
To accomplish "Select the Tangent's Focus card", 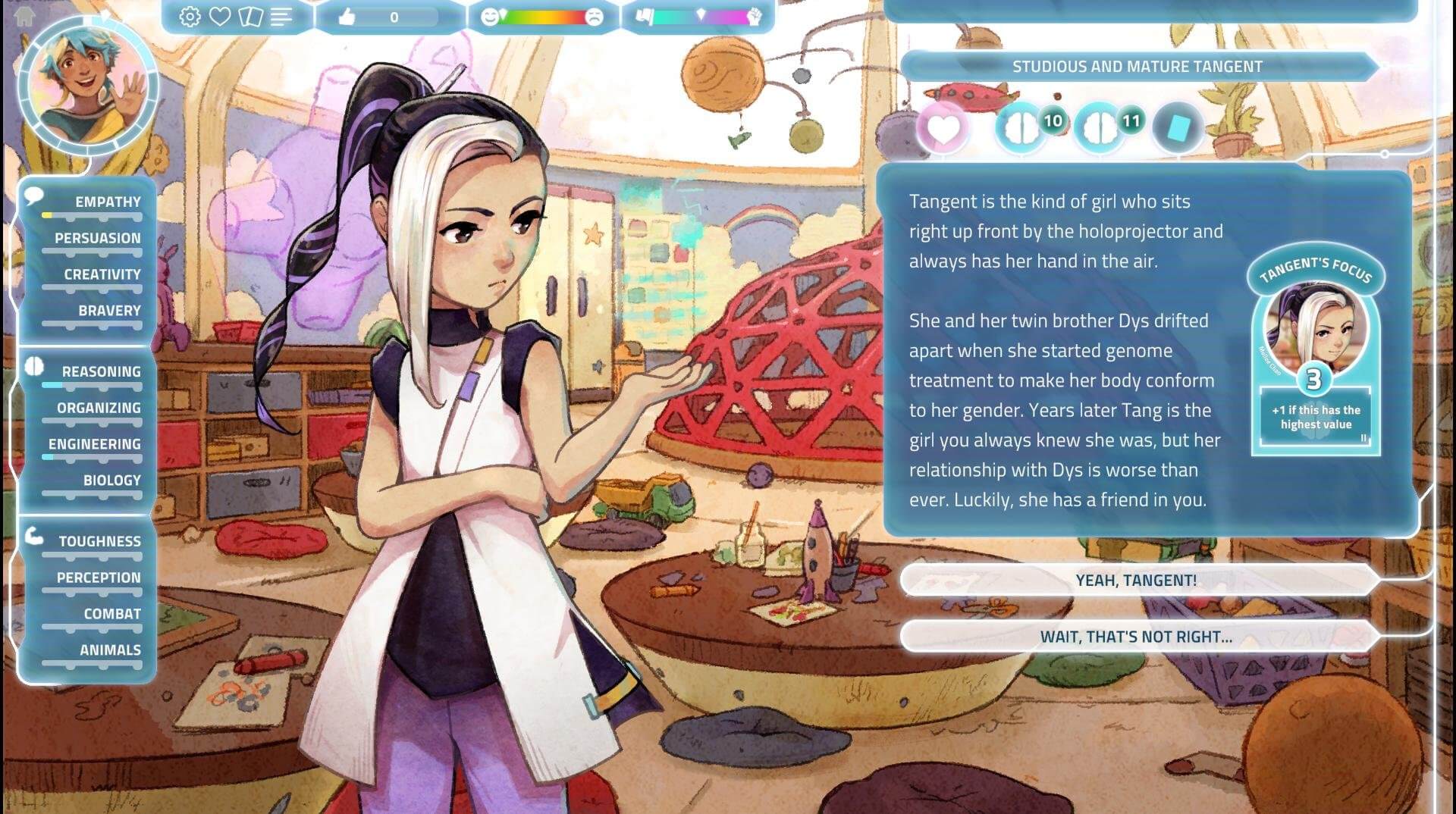I will click(x=1316, y=356).
